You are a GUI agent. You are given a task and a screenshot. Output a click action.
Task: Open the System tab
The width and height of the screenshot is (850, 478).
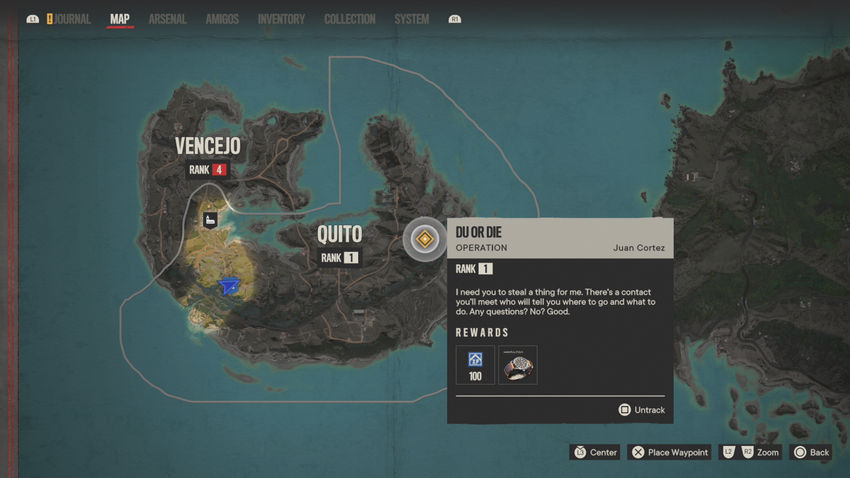[411, 19]
